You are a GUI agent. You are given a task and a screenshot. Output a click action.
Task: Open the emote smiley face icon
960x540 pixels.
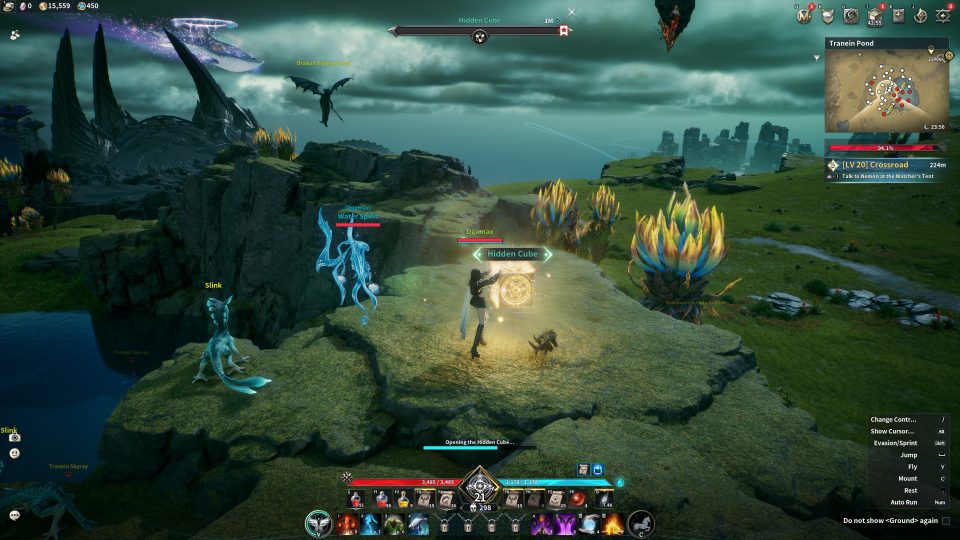(15, 453)
